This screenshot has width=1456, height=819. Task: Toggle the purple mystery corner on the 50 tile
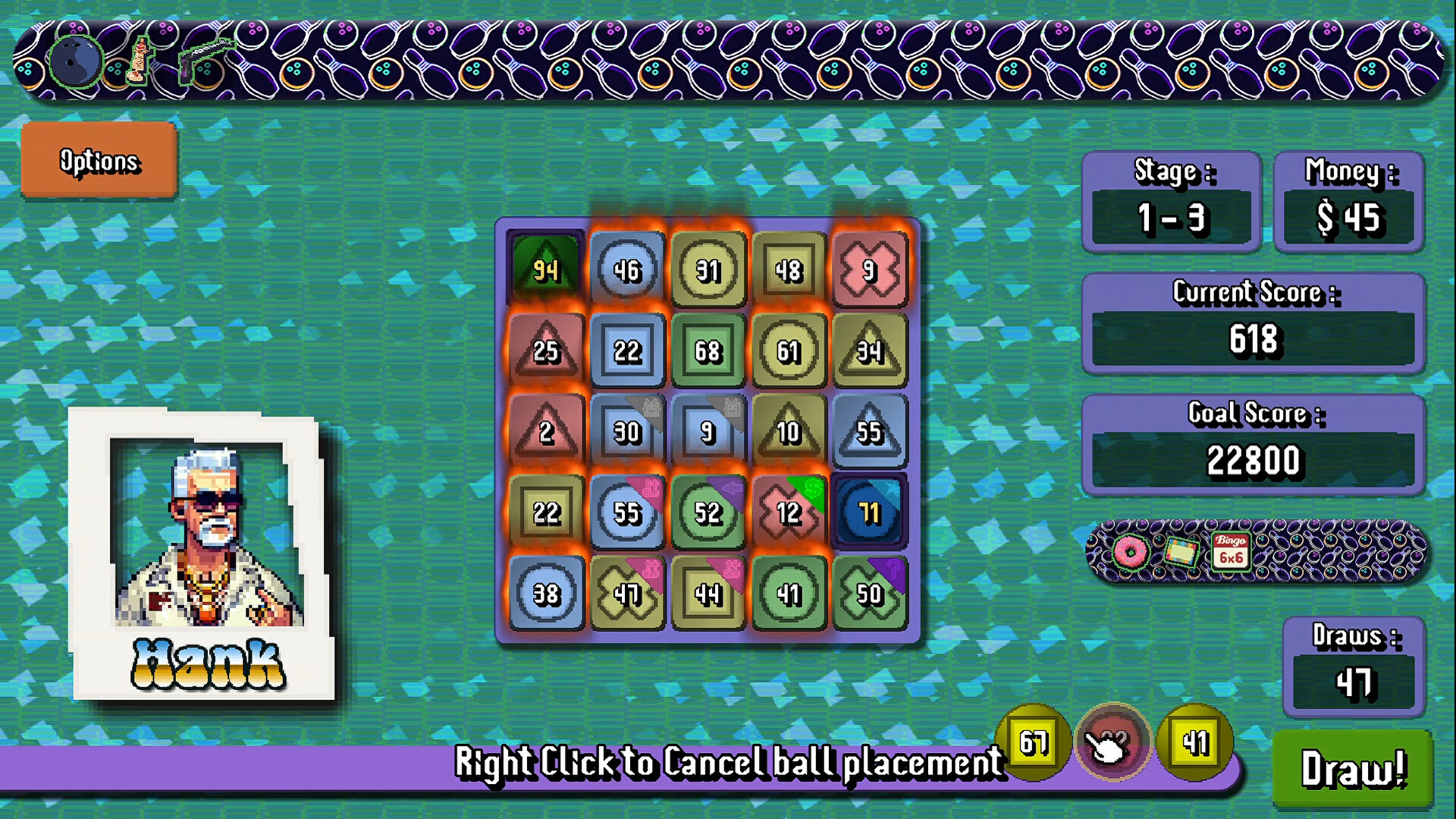point(891,575)
